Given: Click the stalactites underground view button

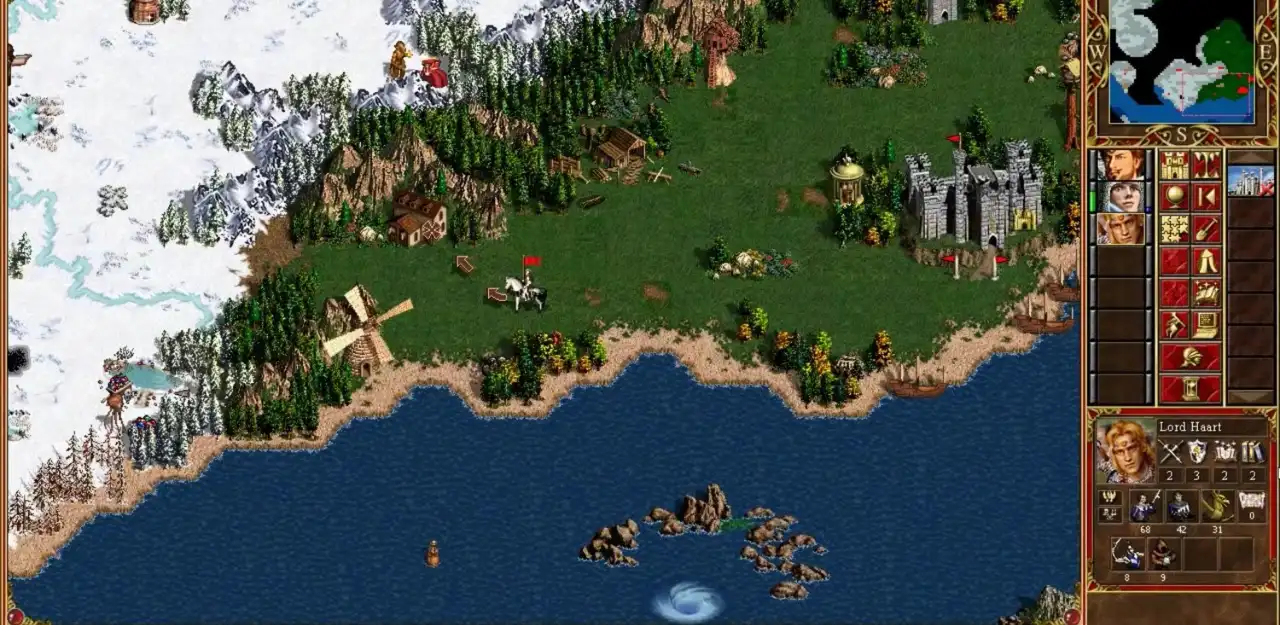Looking at the screenshot, I should 1207,166.
